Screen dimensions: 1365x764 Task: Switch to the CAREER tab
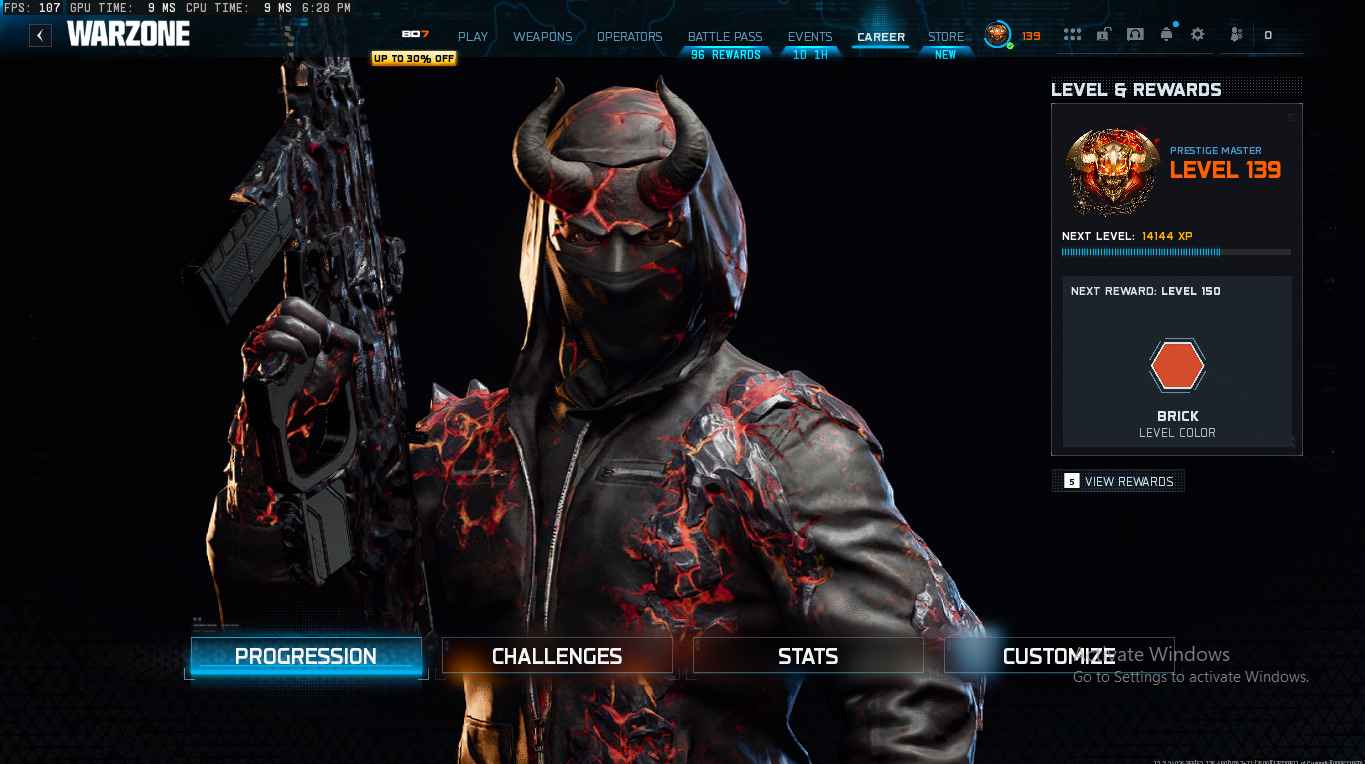pos(880,37)
